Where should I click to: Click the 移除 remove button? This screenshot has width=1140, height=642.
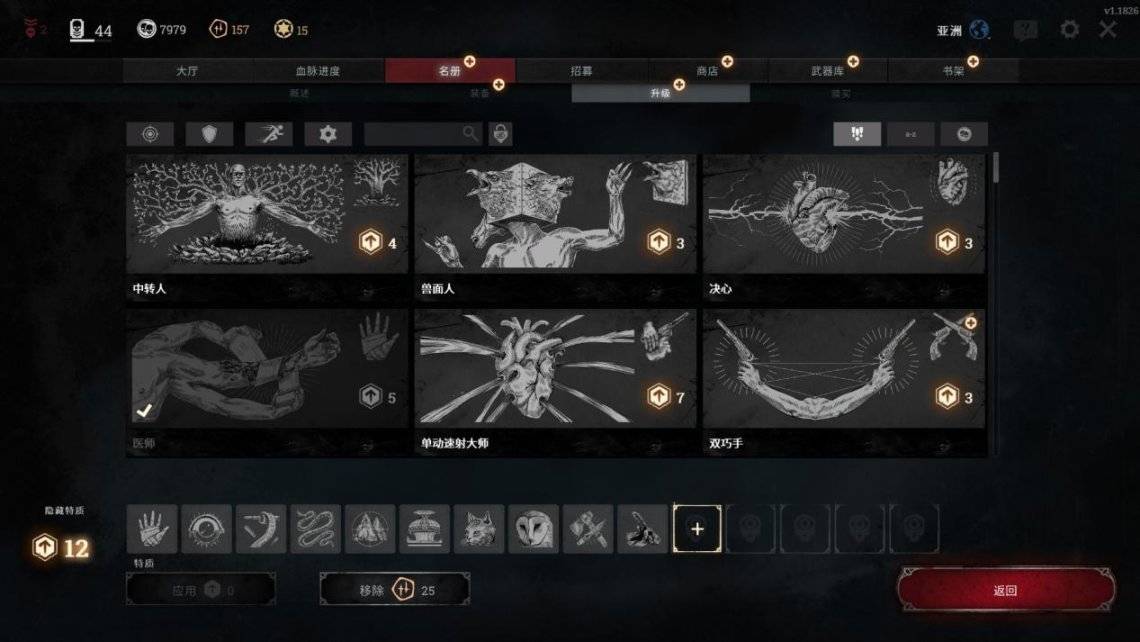click(x=395, y=590)
